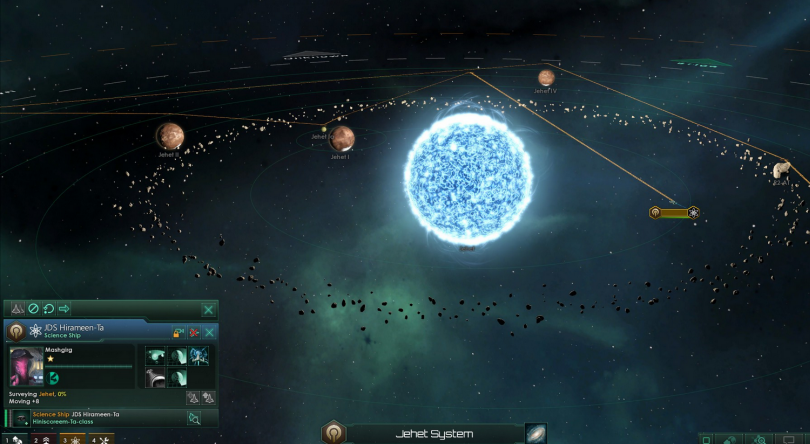This screenshot has width=810, height=444.
Task: Activate the return/loop arrow command icon
Action: 48,310
